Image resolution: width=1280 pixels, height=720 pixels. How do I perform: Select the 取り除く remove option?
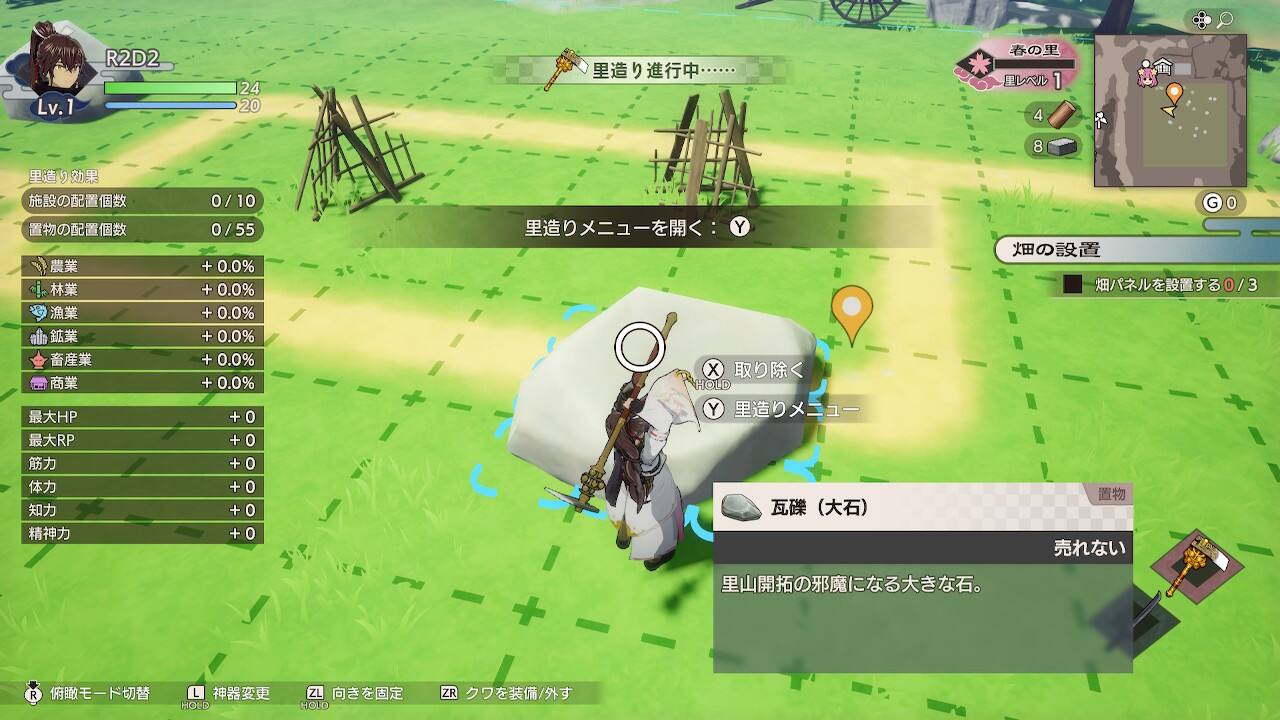tap(755, 370)
